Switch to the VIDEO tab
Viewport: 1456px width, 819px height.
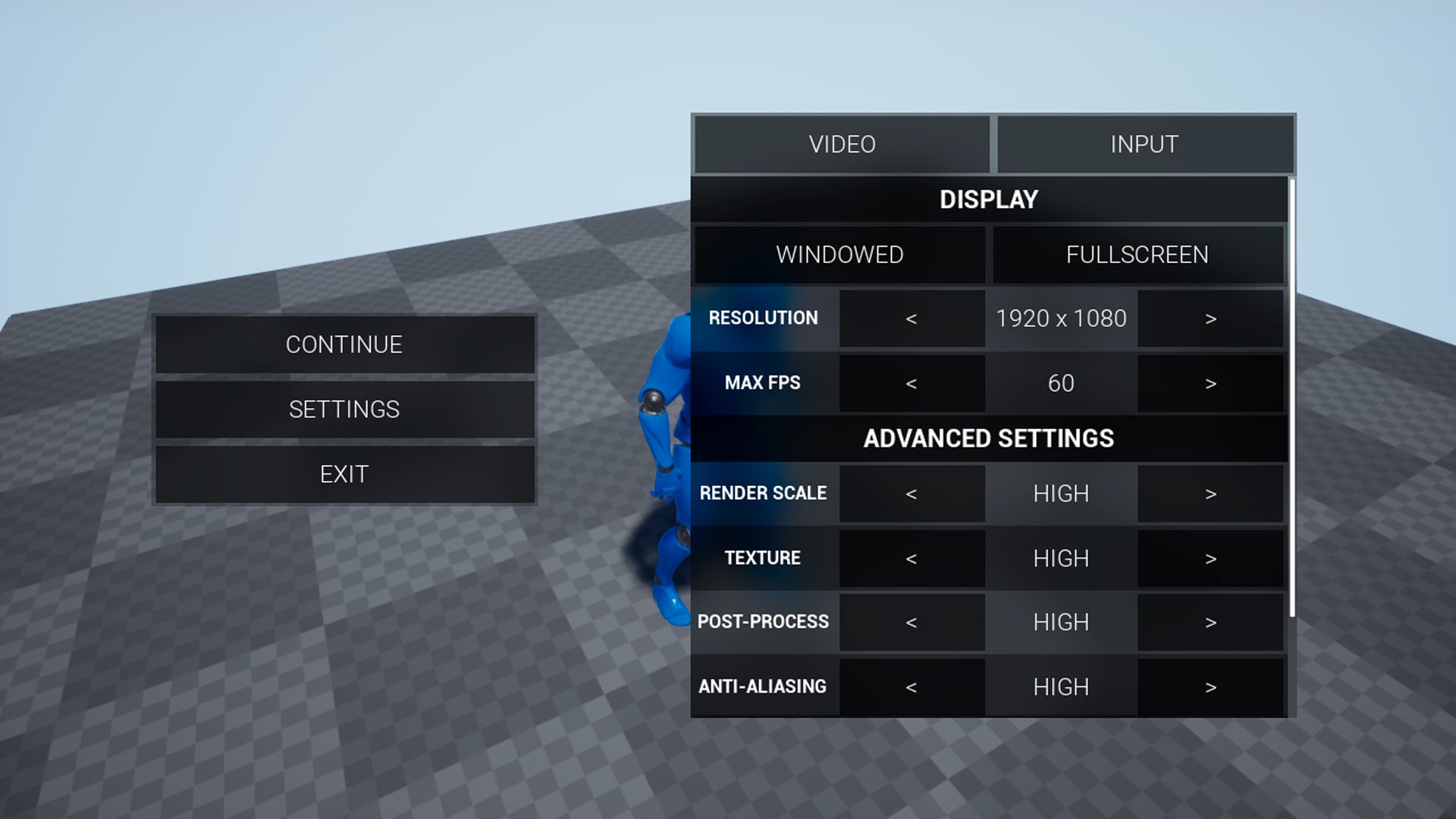point(842,143)
